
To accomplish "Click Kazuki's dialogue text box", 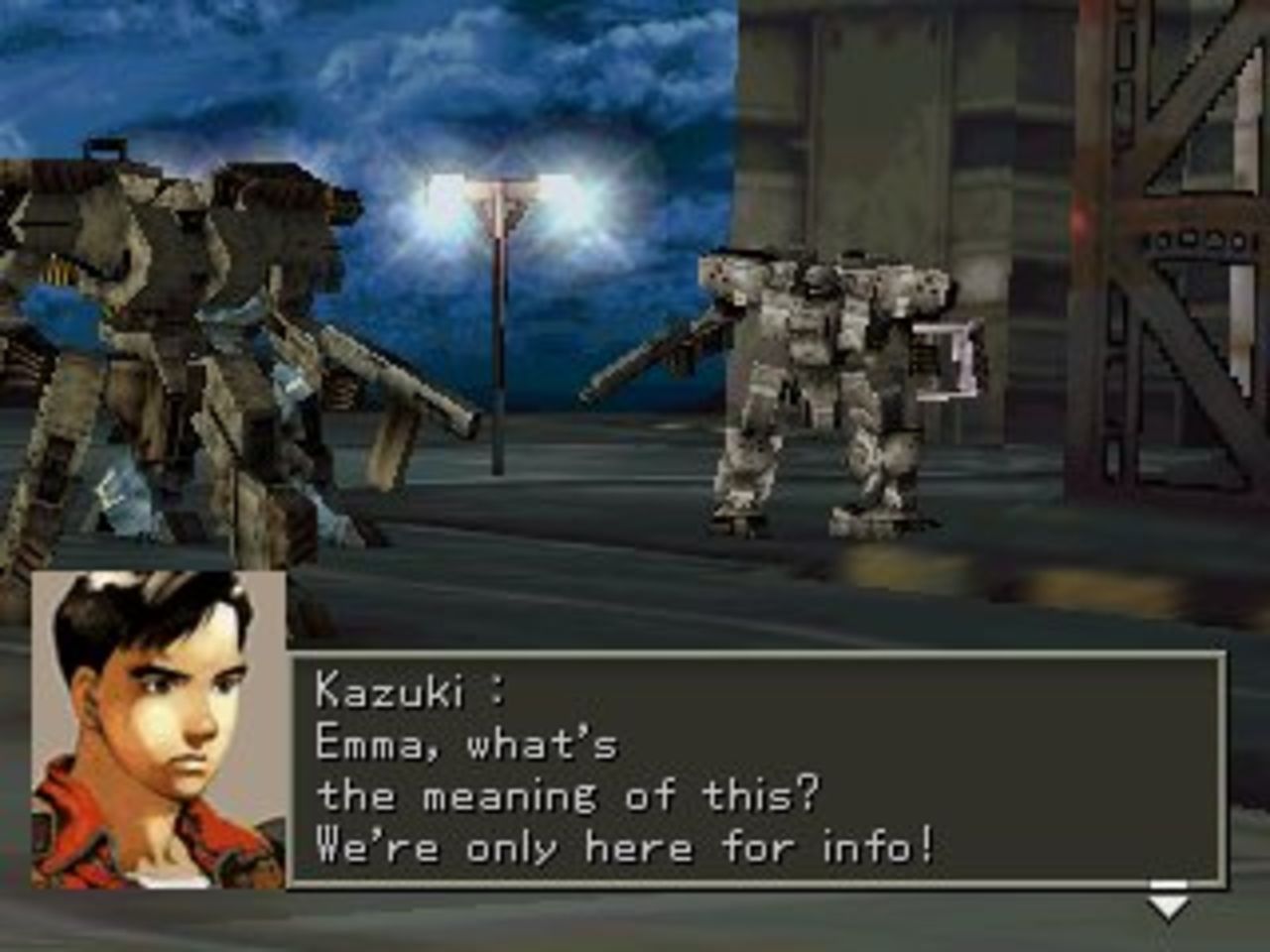I will tap(756, 769).
